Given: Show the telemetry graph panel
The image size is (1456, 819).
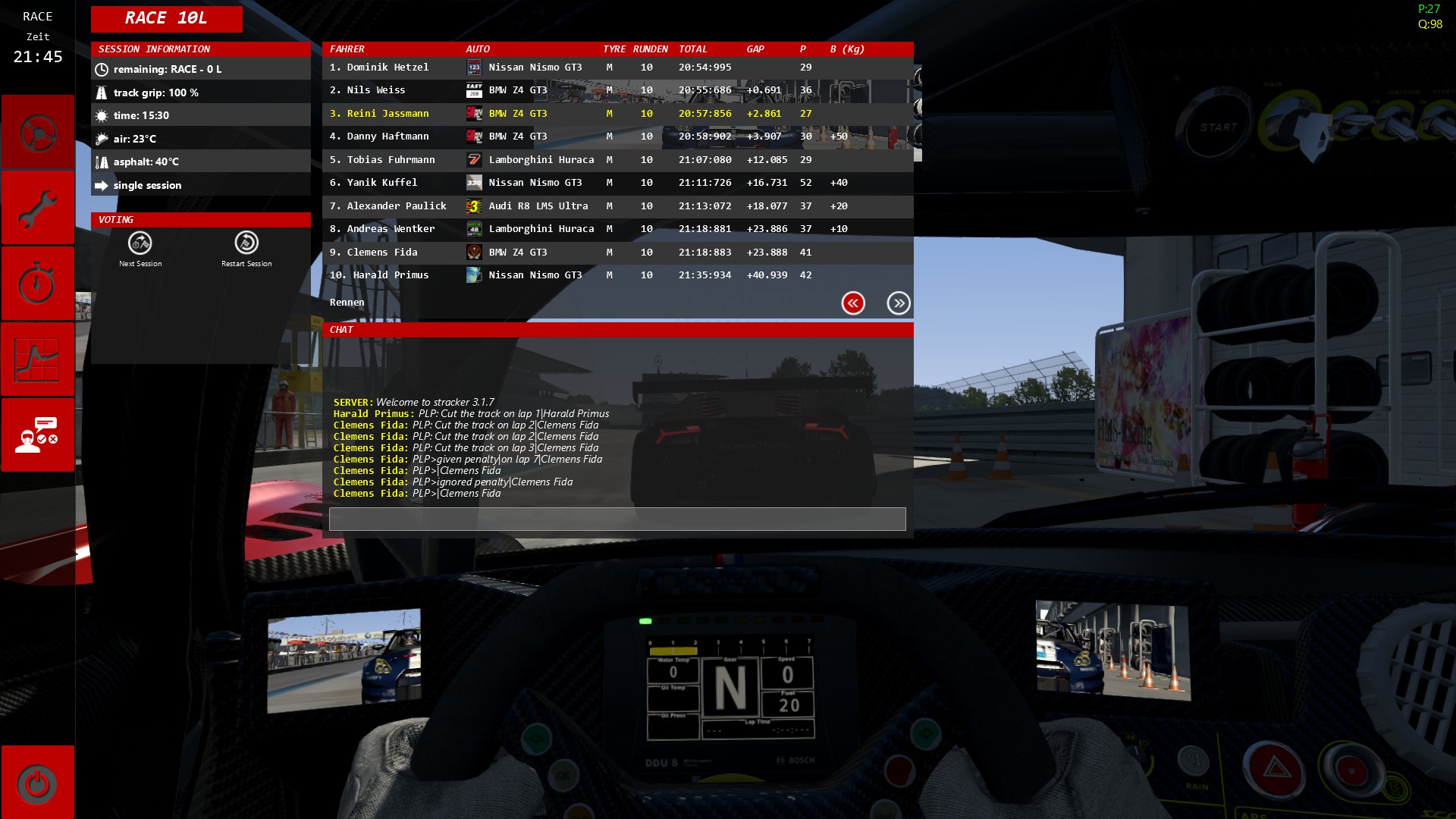Looking at the screenshot, I should tap(37, 359).
